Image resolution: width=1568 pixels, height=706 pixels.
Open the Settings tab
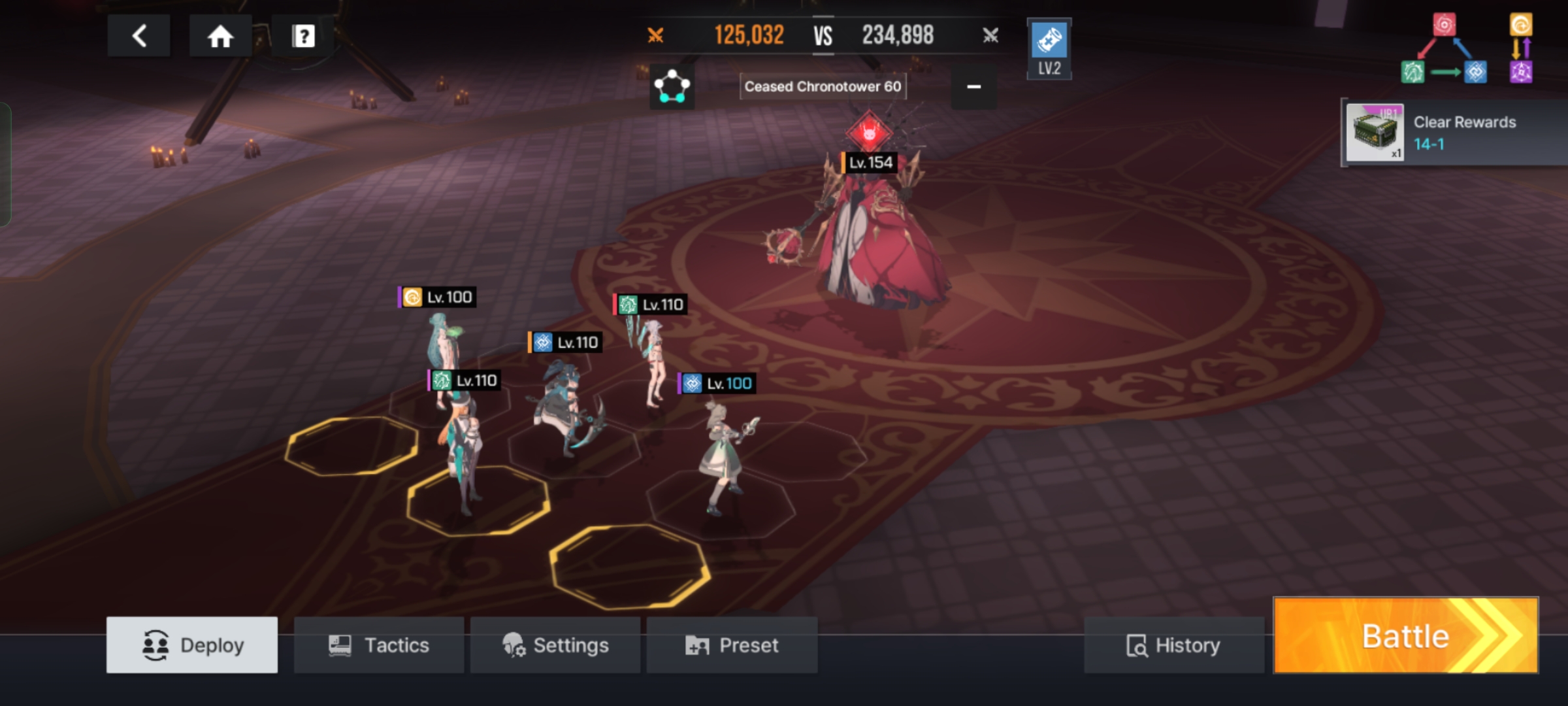pyautogui.click(x=555, y=645)
